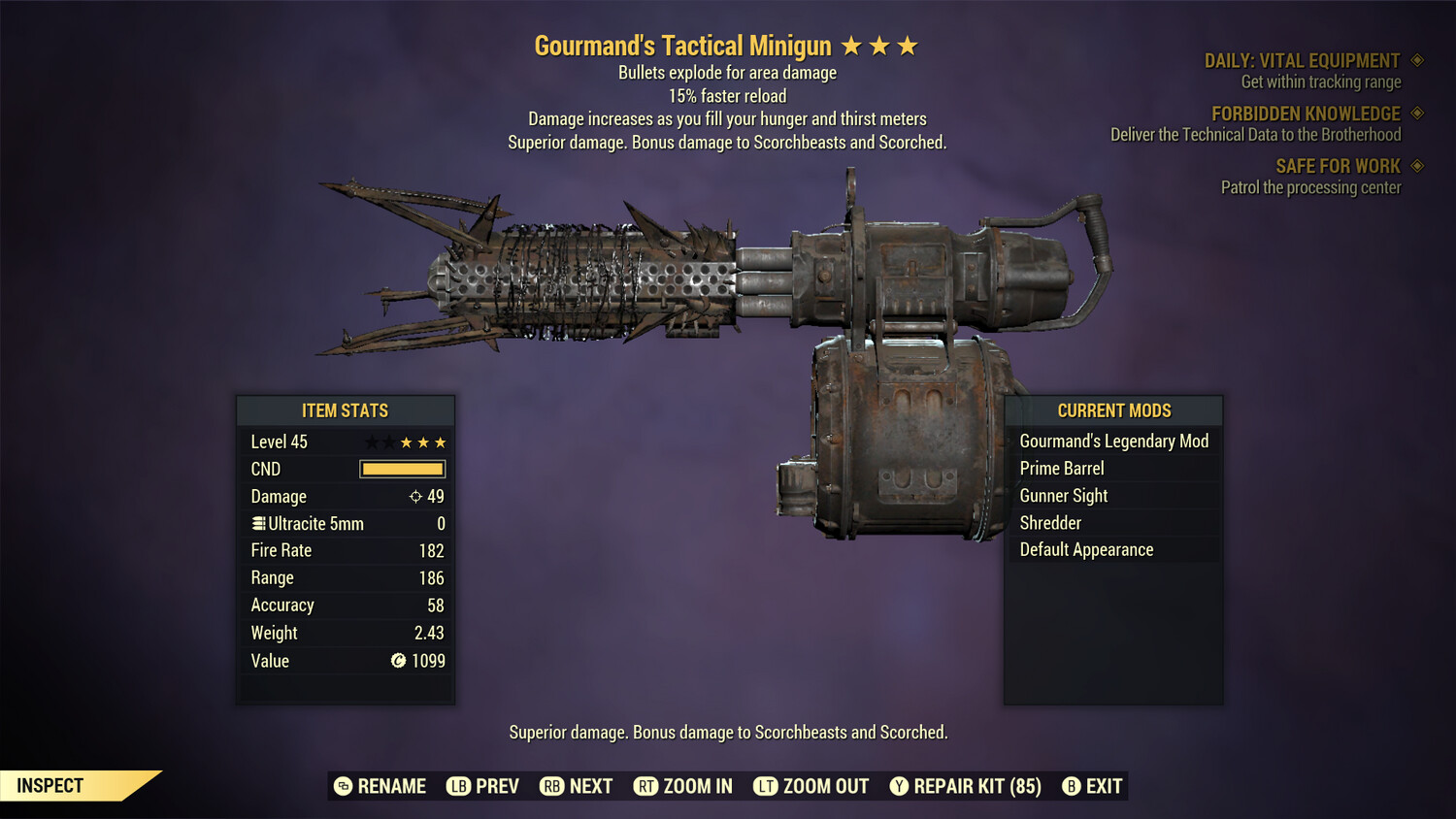Select the Gourmand's Legendary Mod entry
This screenshot has width=1456, height=819.
pyautogui.click(x=1113, y=441)
